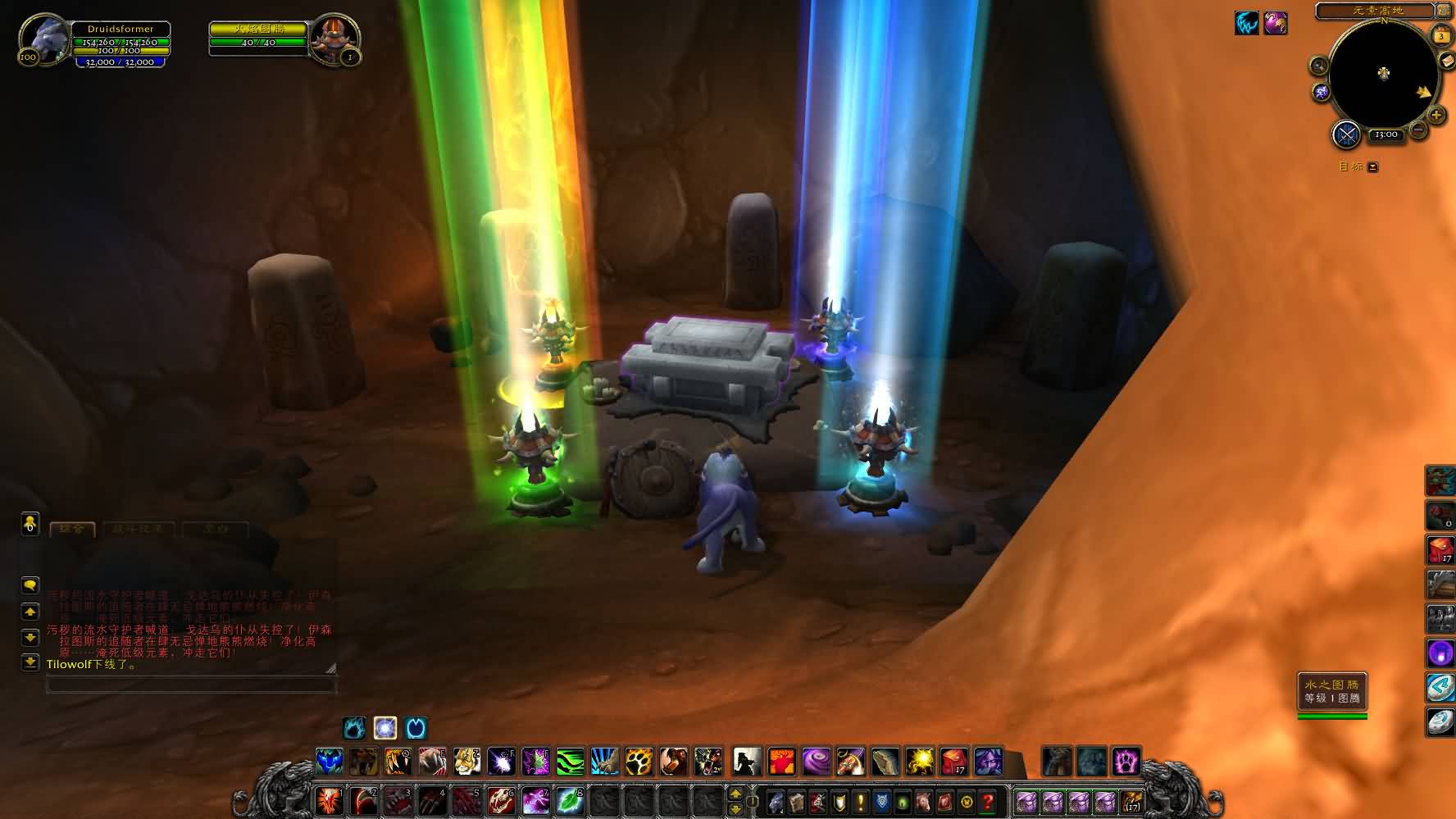Screen dimensions: 1456x819
Task: Click the Druidsformer player portrait
Action: point(43,39)
